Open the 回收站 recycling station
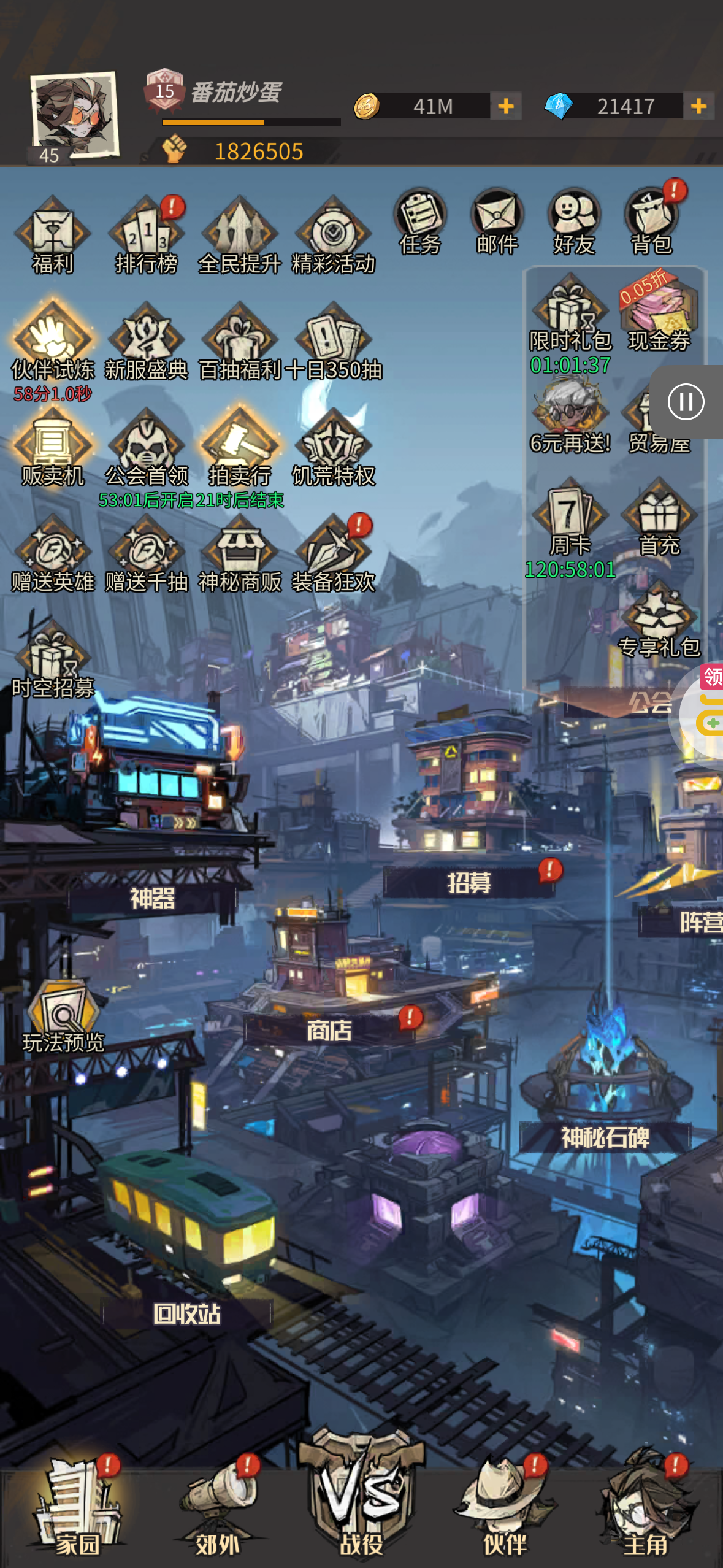Screen dimensions: 723x1568 click(187, 1313)
